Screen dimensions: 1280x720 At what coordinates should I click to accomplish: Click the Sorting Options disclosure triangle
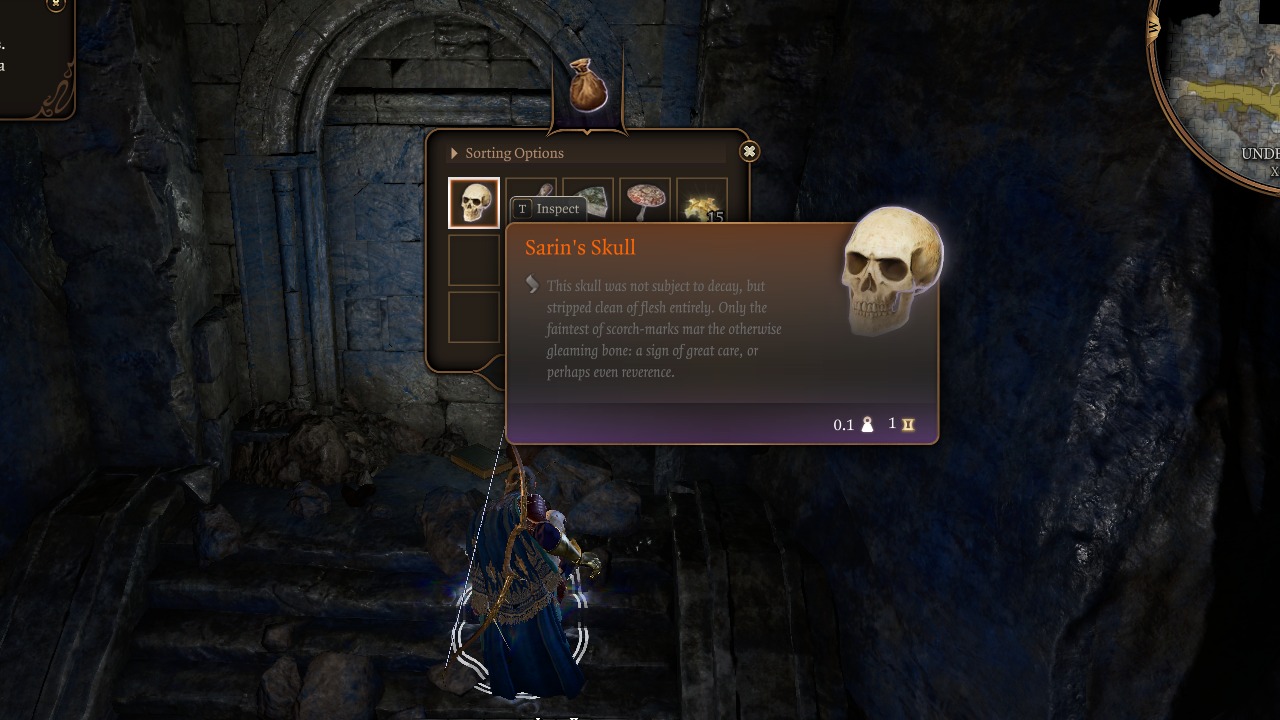[454, 153]
